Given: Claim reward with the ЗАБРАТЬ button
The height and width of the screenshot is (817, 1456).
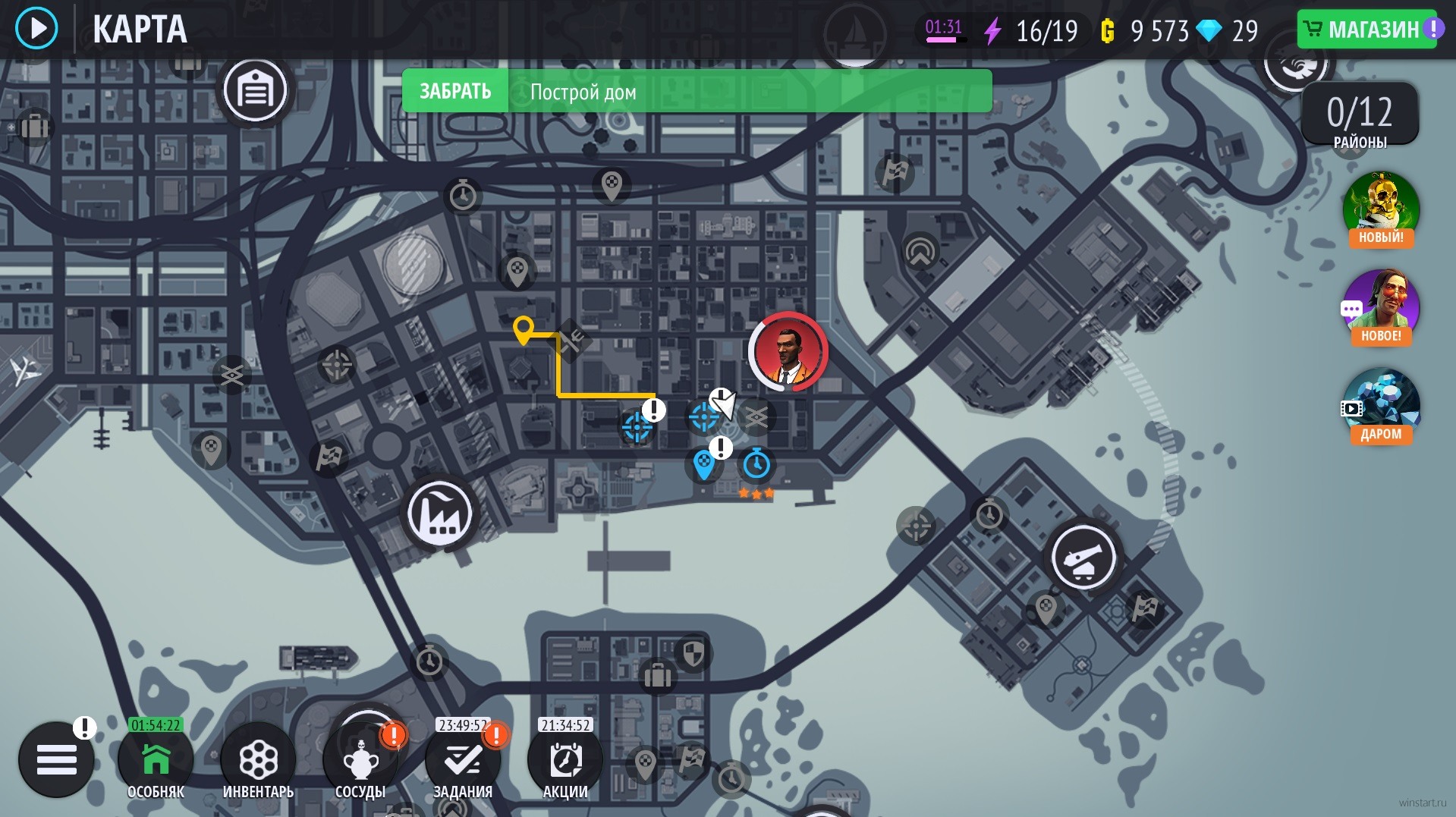Looking at the screenshot, I should [x=455, y=92].
